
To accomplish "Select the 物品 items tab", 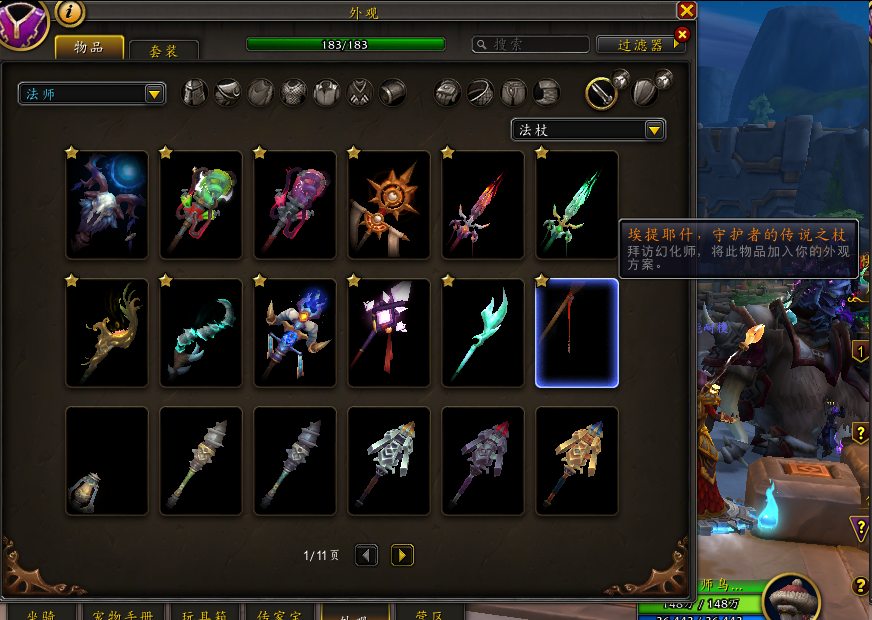I will coord(89,47).
